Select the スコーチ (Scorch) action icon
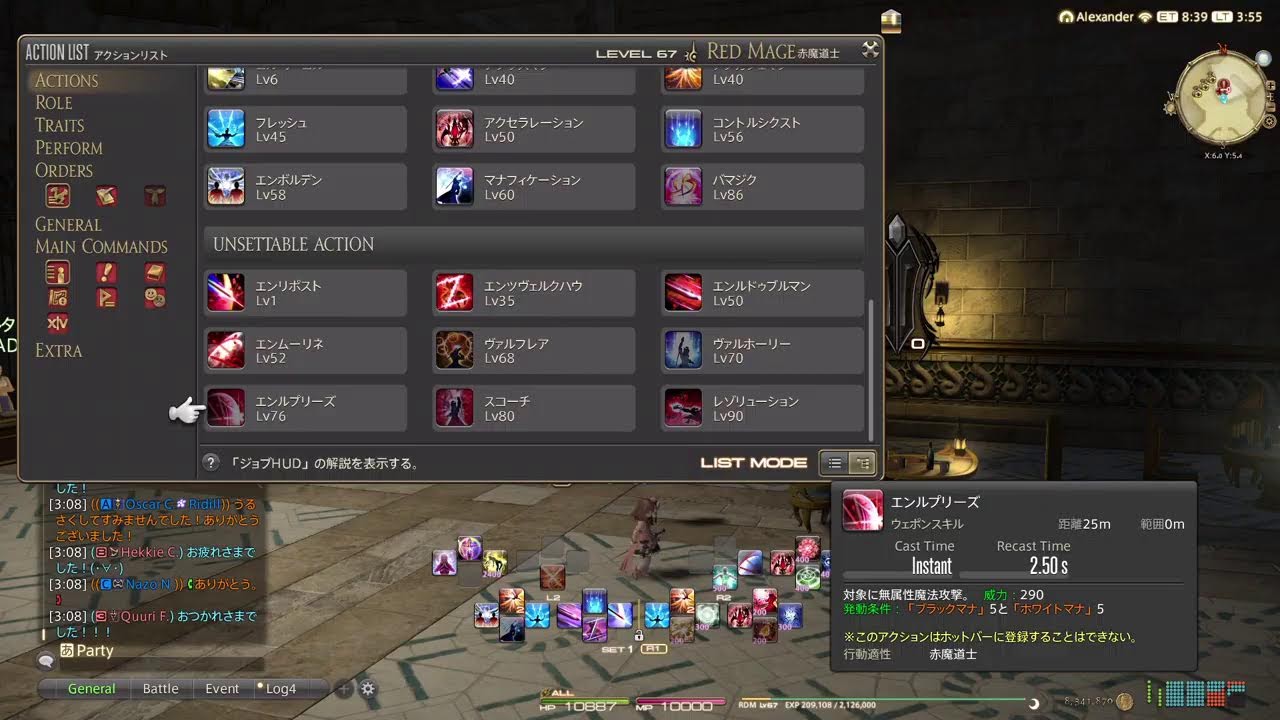Screen dimensions: 1280x720 (x=454, y=407)
